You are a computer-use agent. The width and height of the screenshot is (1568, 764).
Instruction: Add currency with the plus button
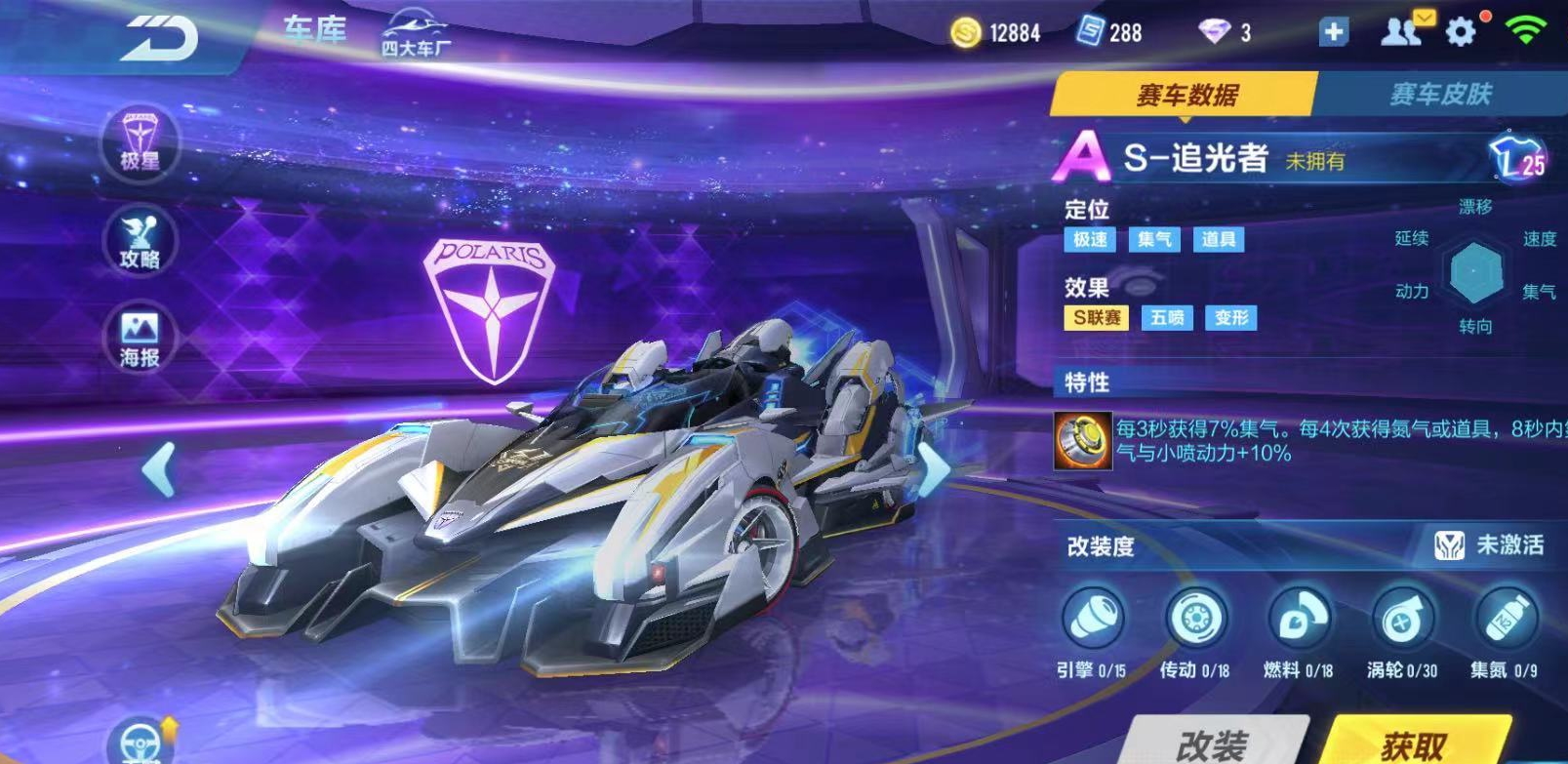pyautogui.click(x=1333, y=32)
